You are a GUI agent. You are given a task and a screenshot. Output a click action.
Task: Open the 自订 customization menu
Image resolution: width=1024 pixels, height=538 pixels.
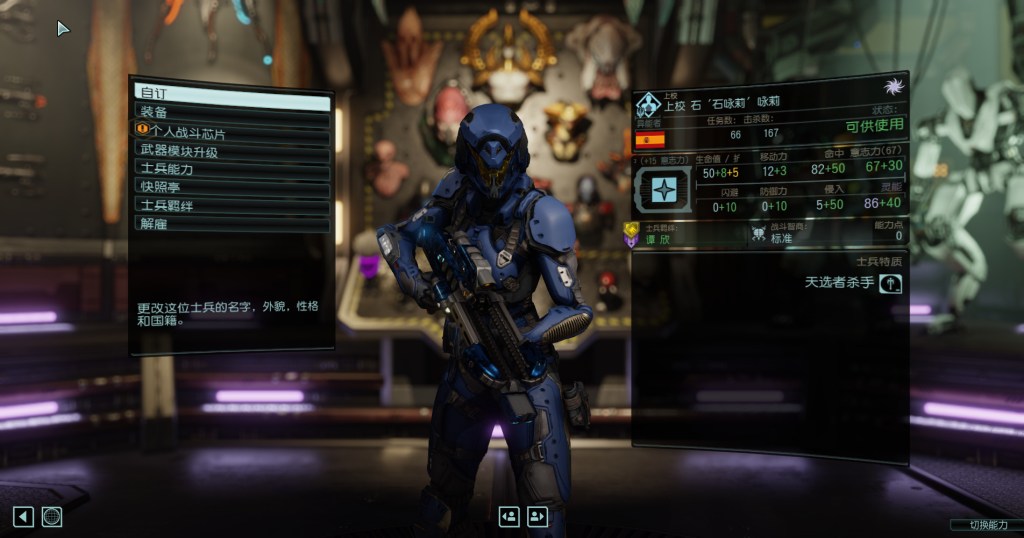click(232, 94)
